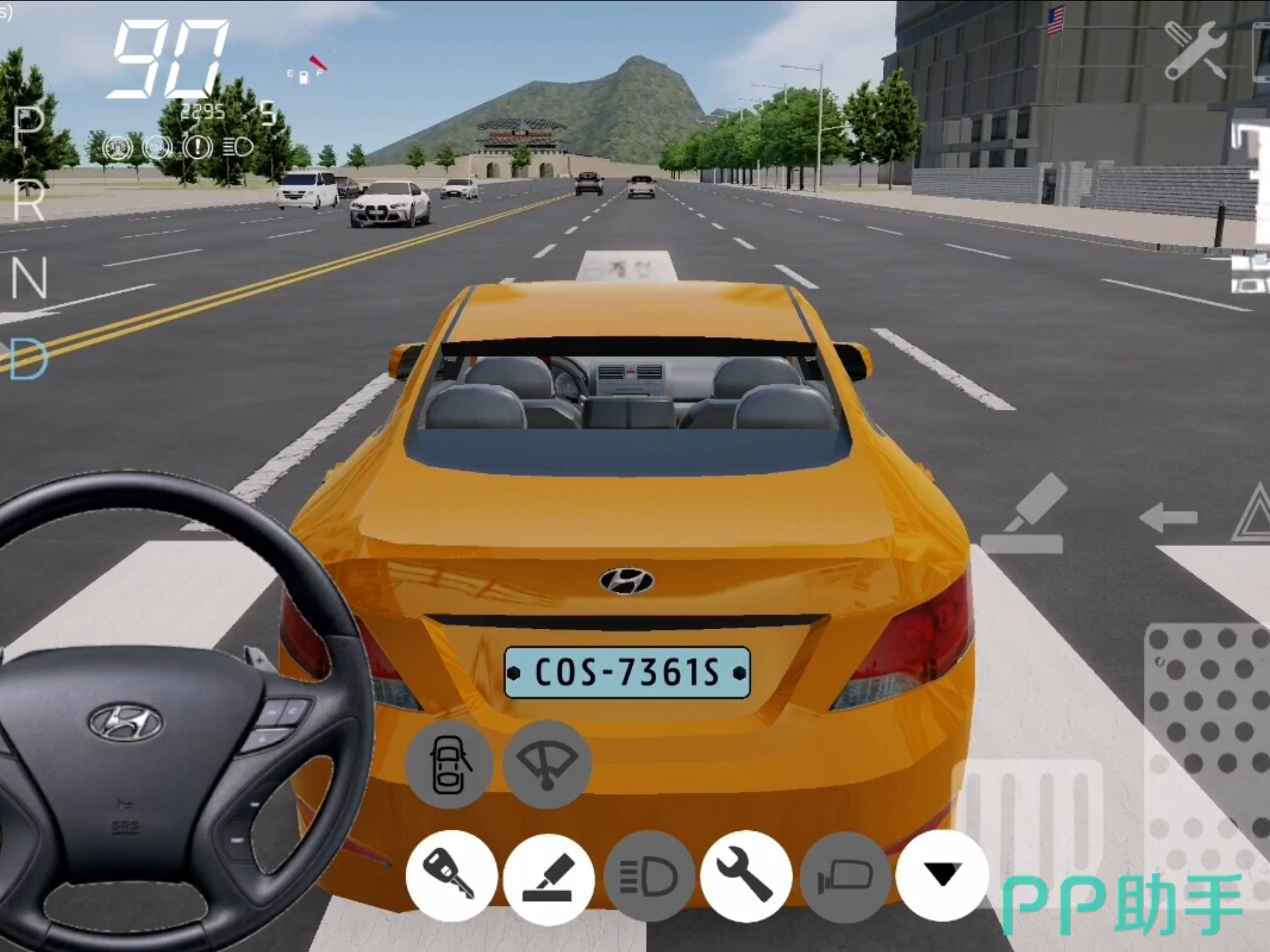Open the crossed wrench and screwdriver settings
The height and width of the screenshot is (952, 1270).
coord(1196,50)
